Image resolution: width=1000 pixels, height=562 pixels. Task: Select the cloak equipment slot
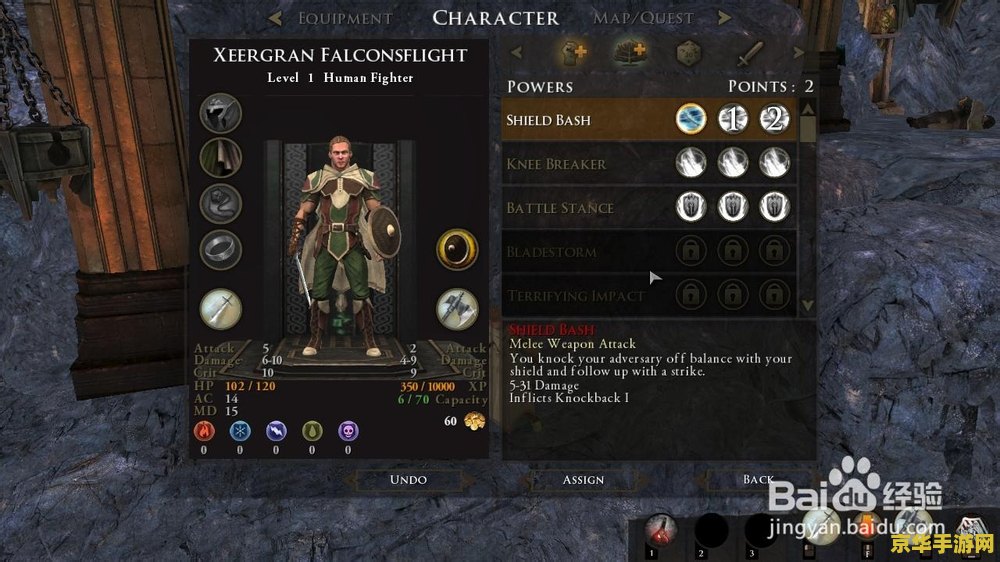pos(220,157)
